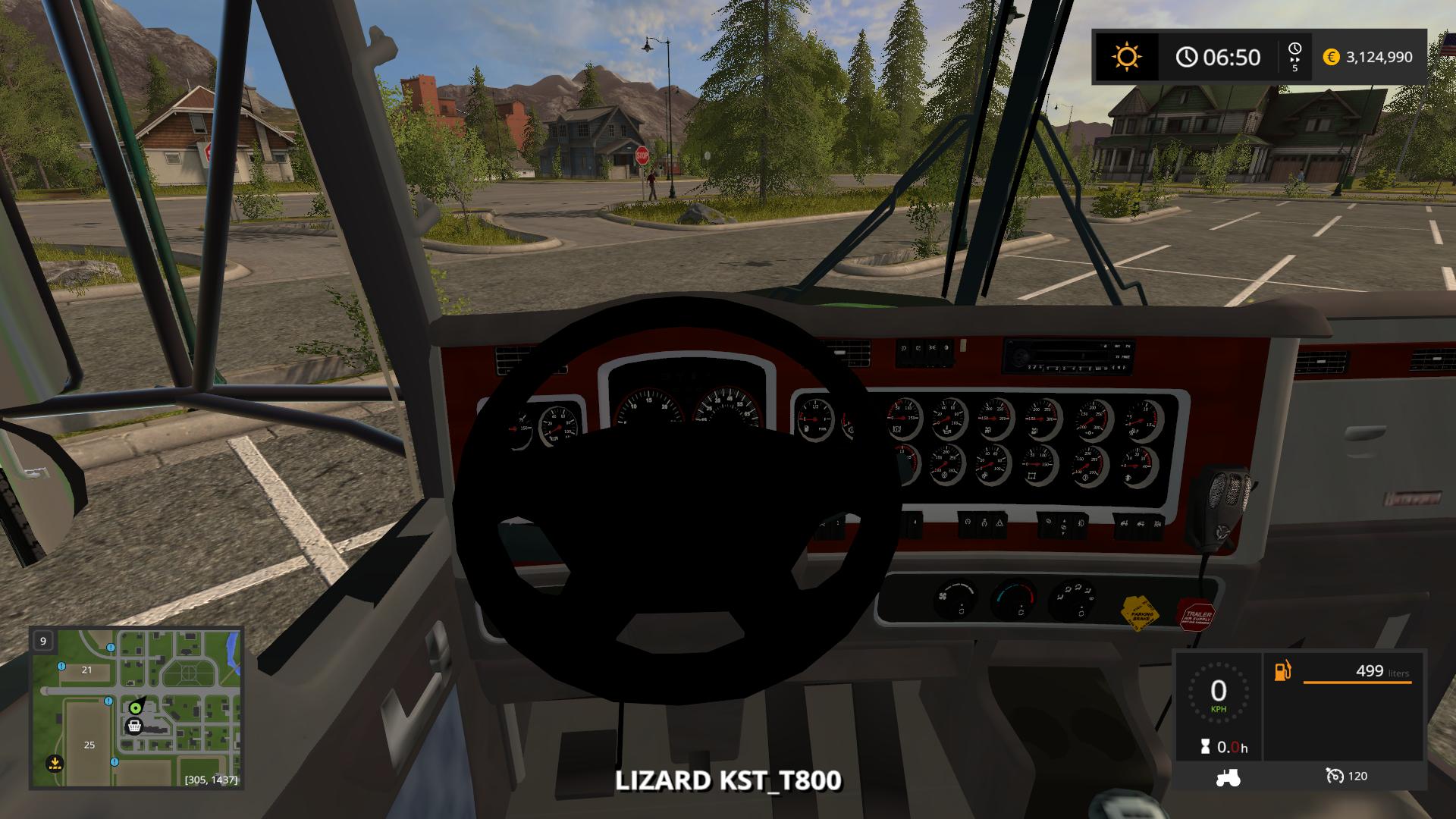Click the yellow unloading point minimap marker
1456x819 pixels.
pyautogui.click(x=54, y=761)
